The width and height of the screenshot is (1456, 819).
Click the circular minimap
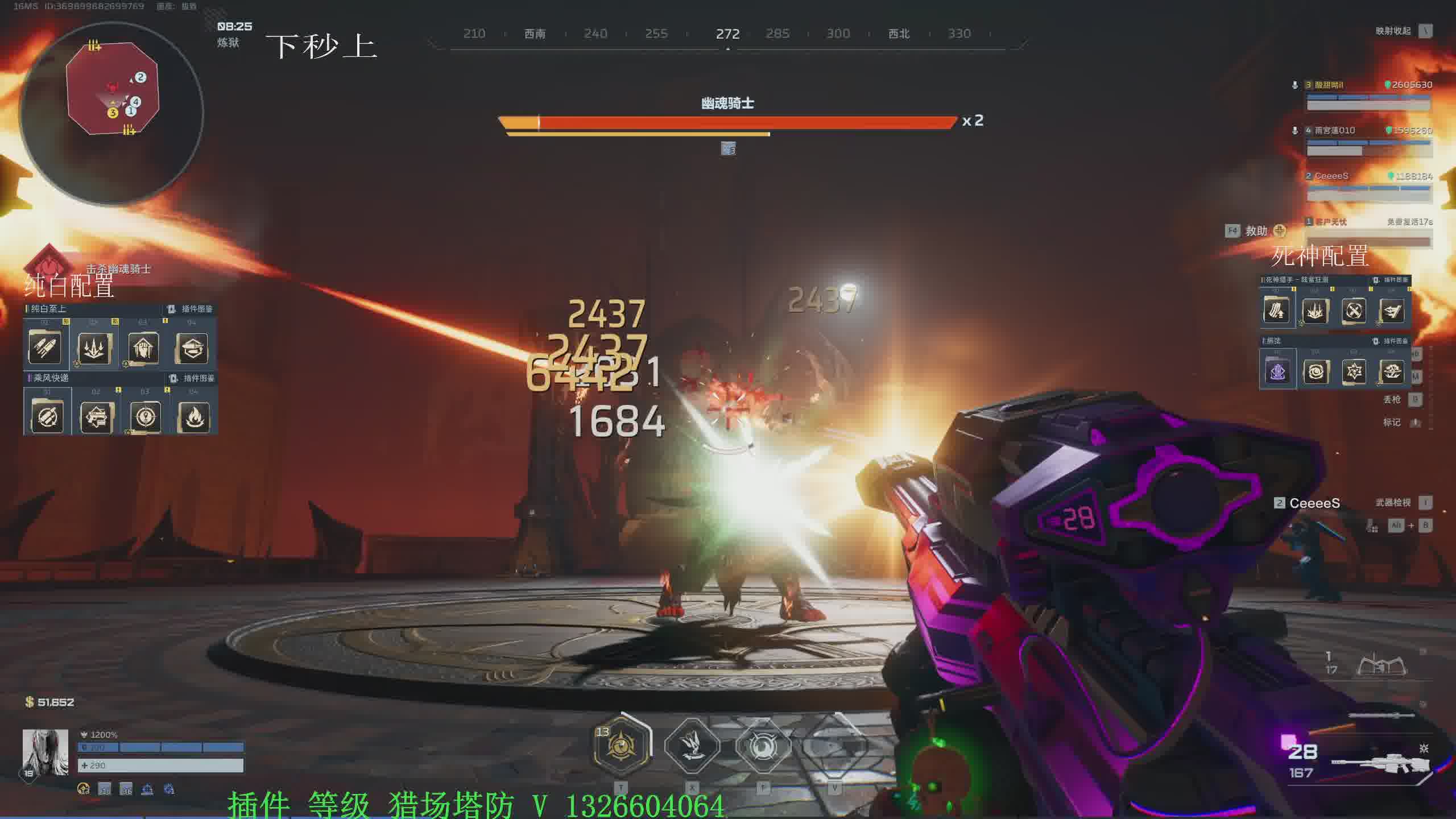pyautogui.click(x=111, y=113)
